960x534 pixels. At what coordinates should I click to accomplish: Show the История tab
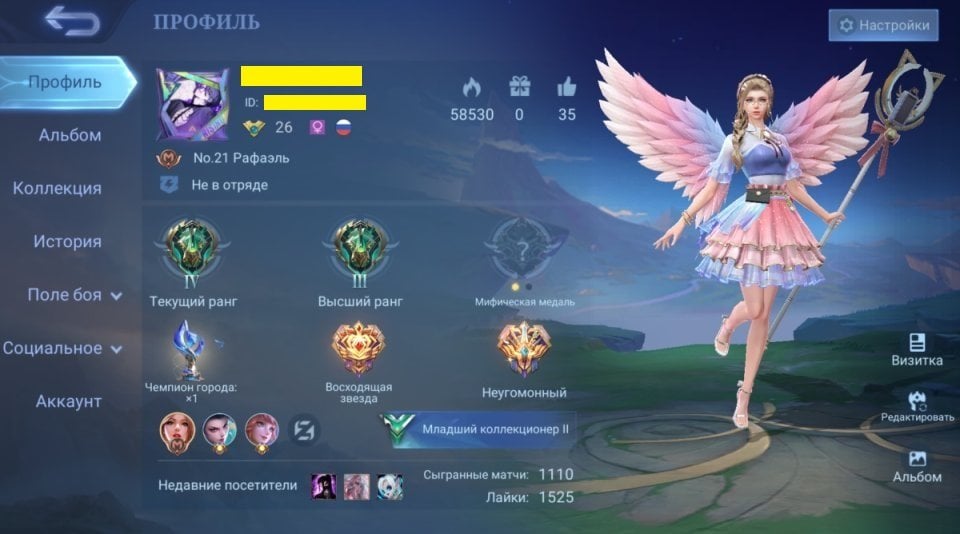(67, 241)
